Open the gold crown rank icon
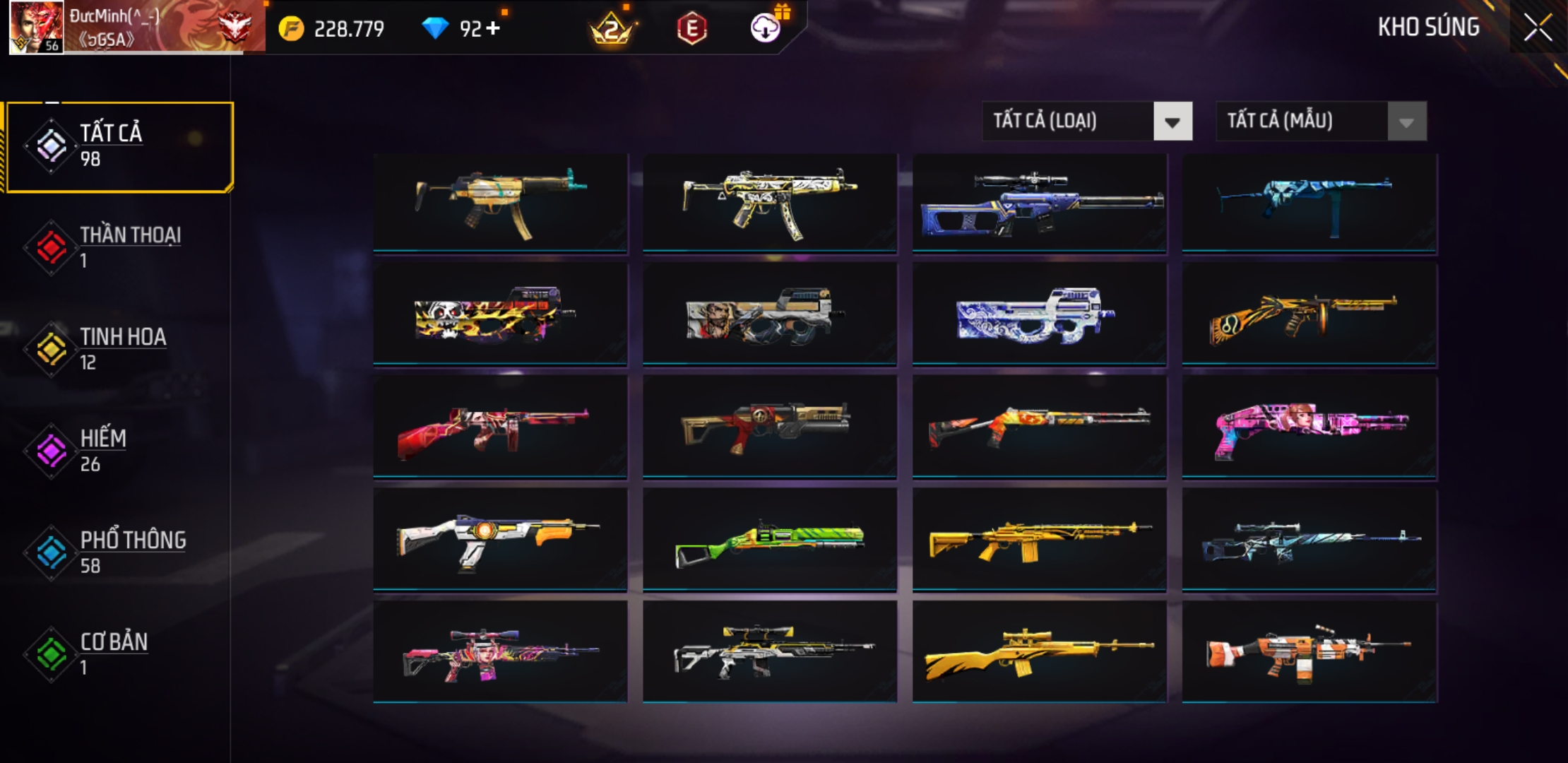 coord(612,30)
